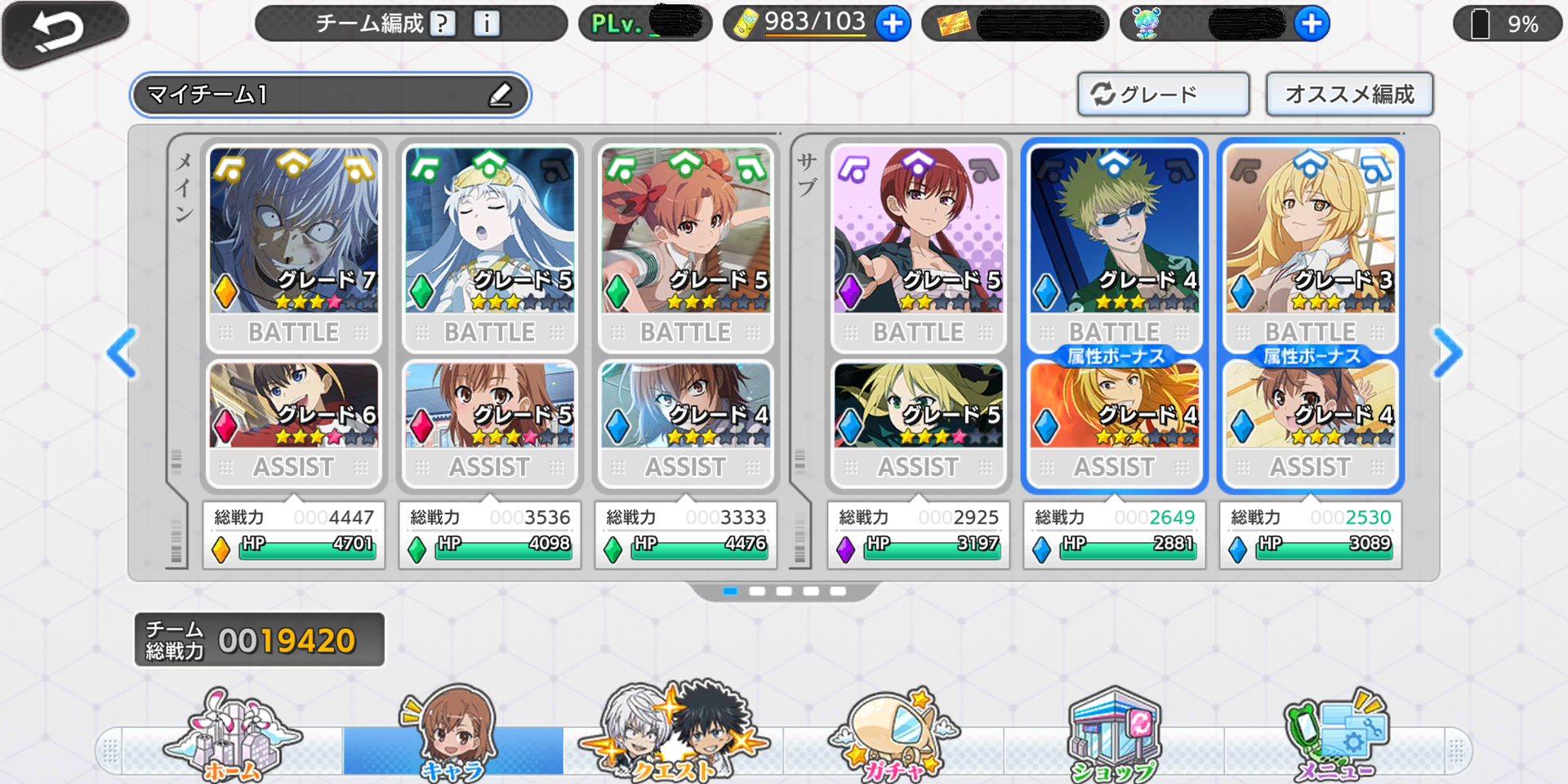
Task: Open the ガチャ gacha menu
Action: click(x=893, y=737)
